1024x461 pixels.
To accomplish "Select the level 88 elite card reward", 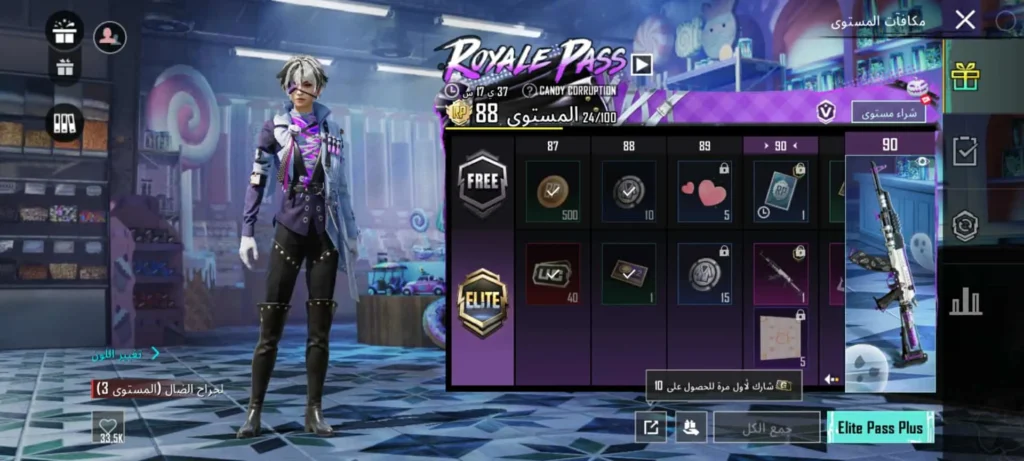I will (628, 273).
